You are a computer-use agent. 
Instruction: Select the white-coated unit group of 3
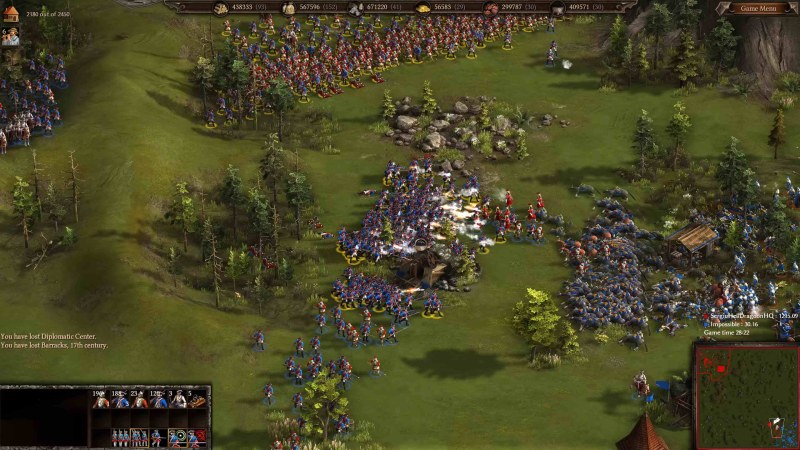pos(179,400)
